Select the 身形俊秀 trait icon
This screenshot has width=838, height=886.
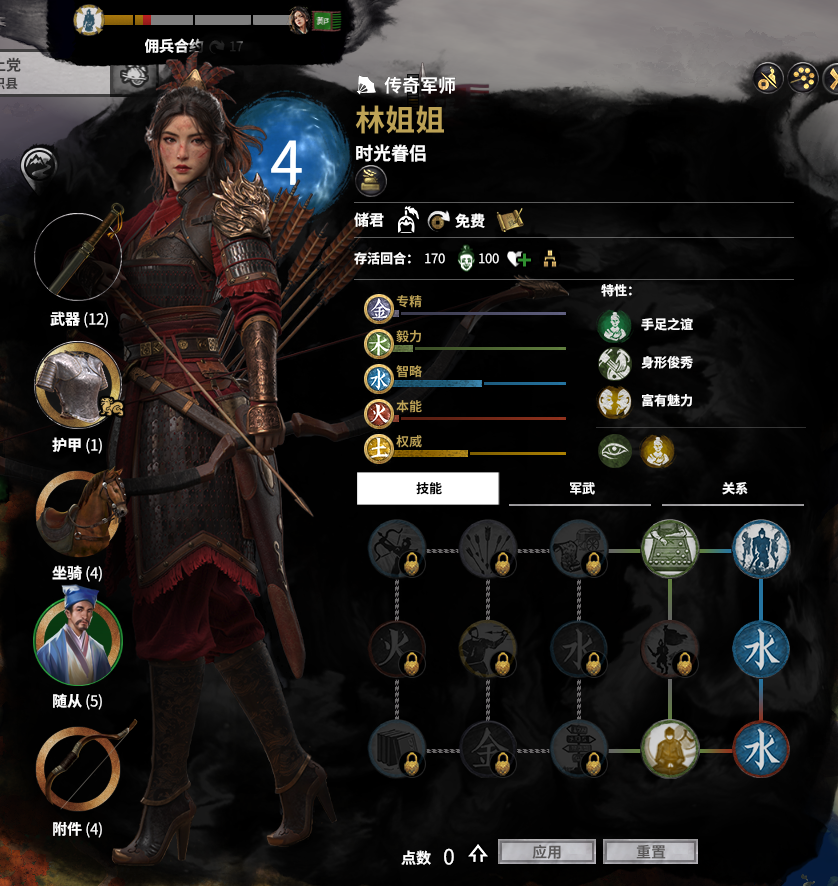point(614,363)
